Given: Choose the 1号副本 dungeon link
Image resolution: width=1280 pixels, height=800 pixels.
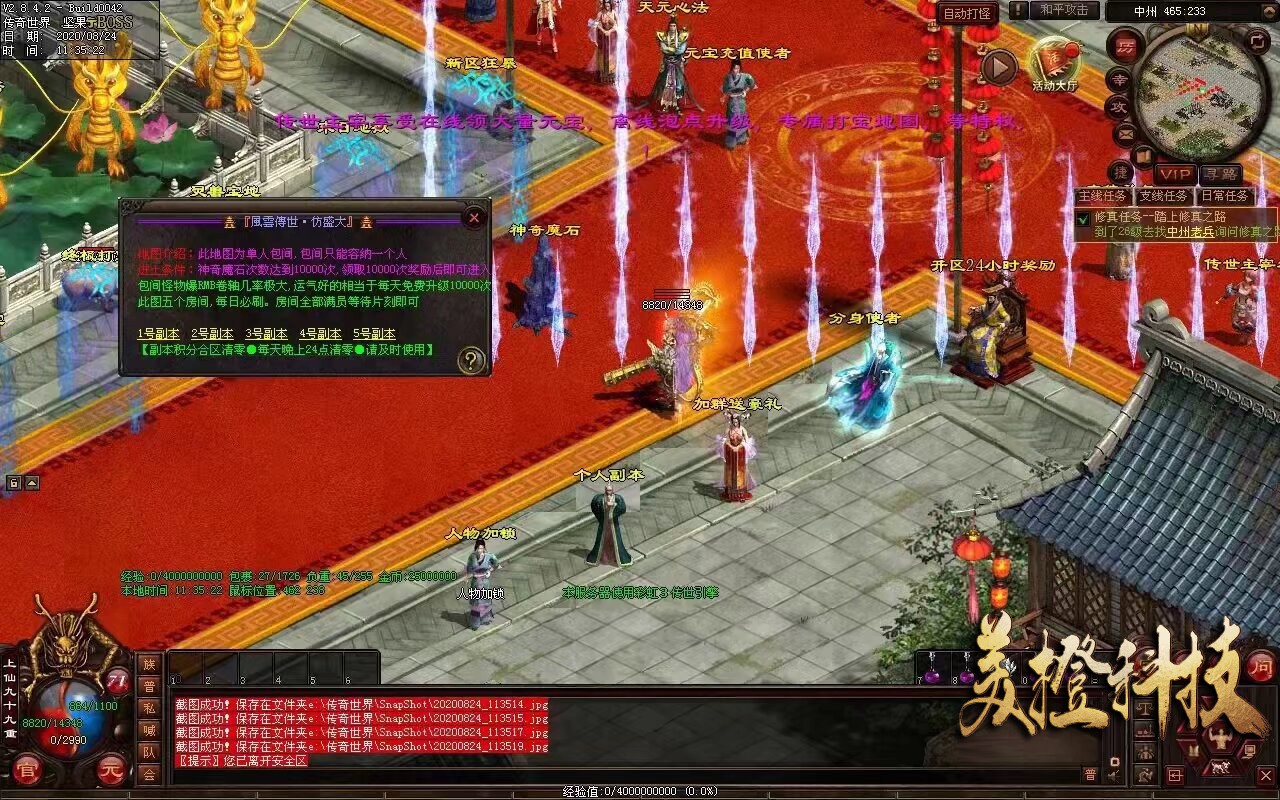Looking at the screenshot, I should (x=158, y=334).
